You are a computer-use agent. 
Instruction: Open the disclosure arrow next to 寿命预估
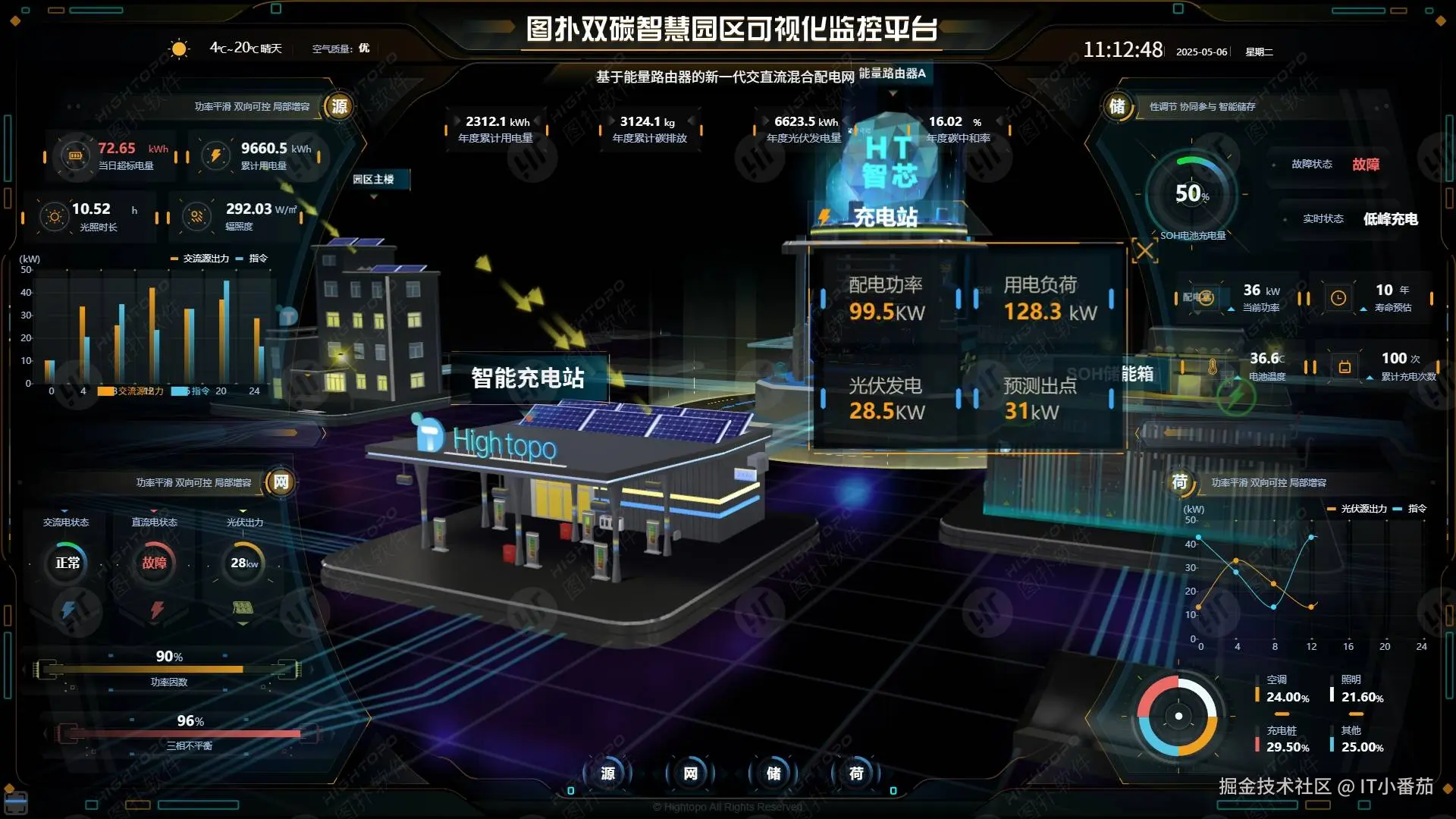click(x=1364, y=309)
